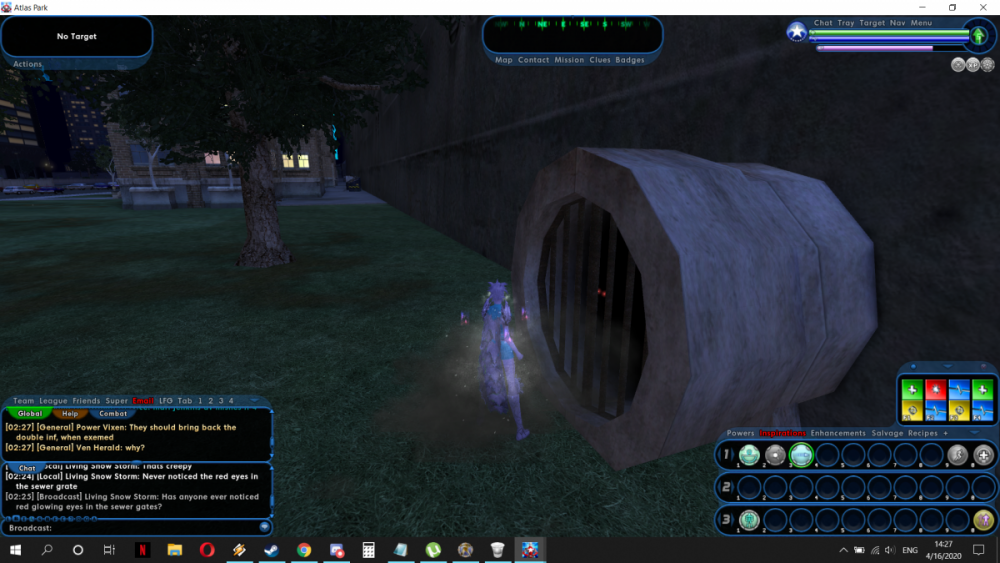The height and width of the screenshot is (563, 1000).
Task: Open the Map from the navigation bar
Action: pyautogui.click(x=504, y=60)
